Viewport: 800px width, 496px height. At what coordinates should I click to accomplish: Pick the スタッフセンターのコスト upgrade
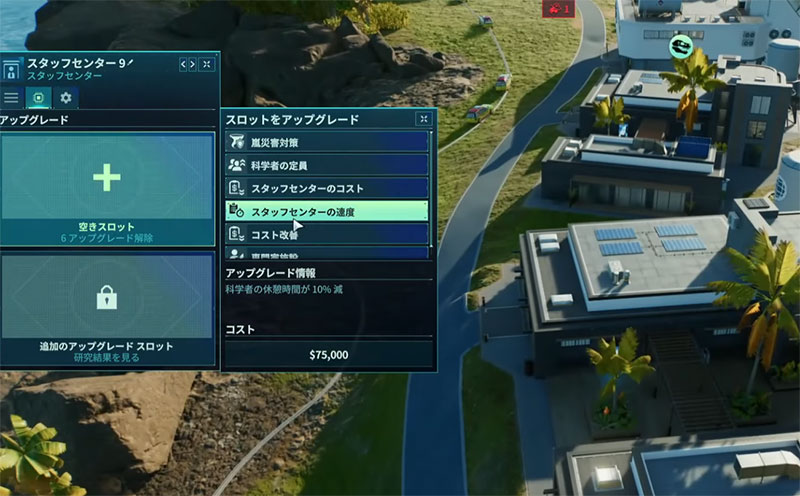(x=328, y=188)
